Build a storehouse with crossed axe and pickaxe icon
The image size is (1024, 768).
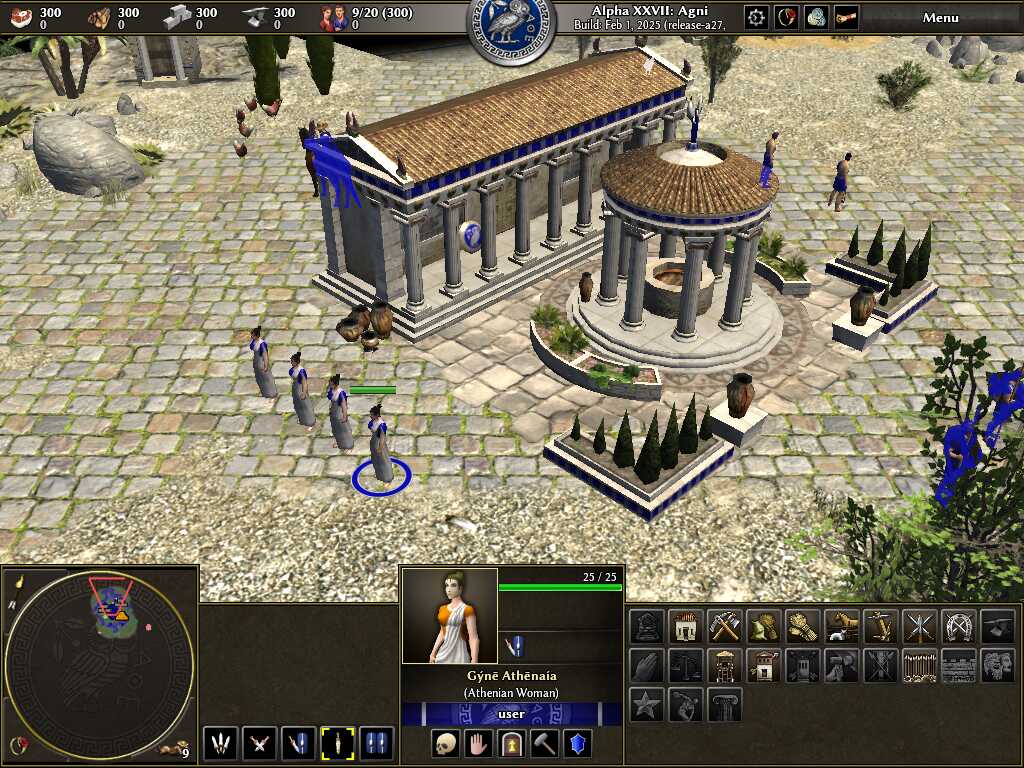coord(723,627)
